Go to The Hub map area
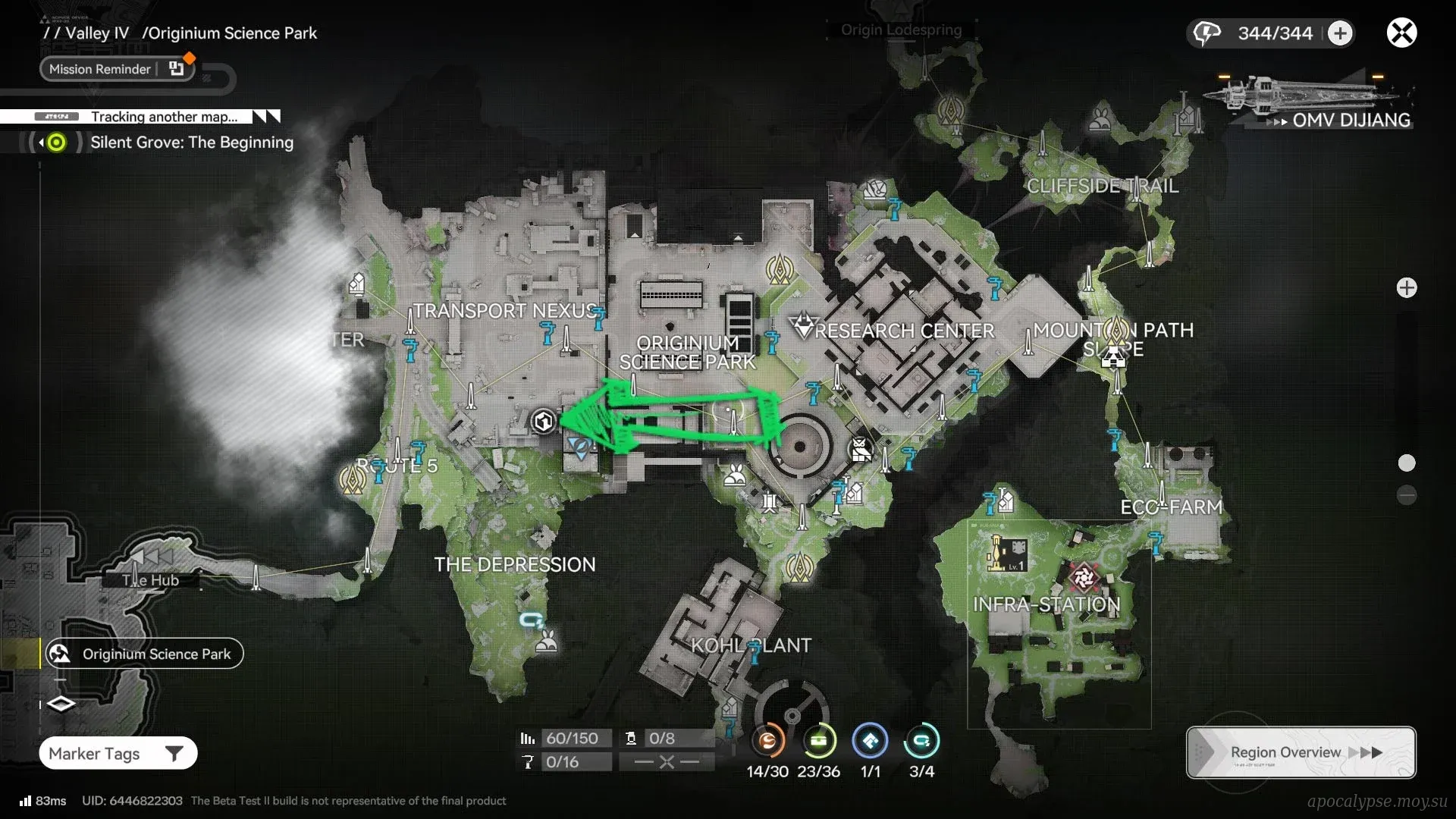Viewport: 1456px width, 819px height. [x=151, y=580]
